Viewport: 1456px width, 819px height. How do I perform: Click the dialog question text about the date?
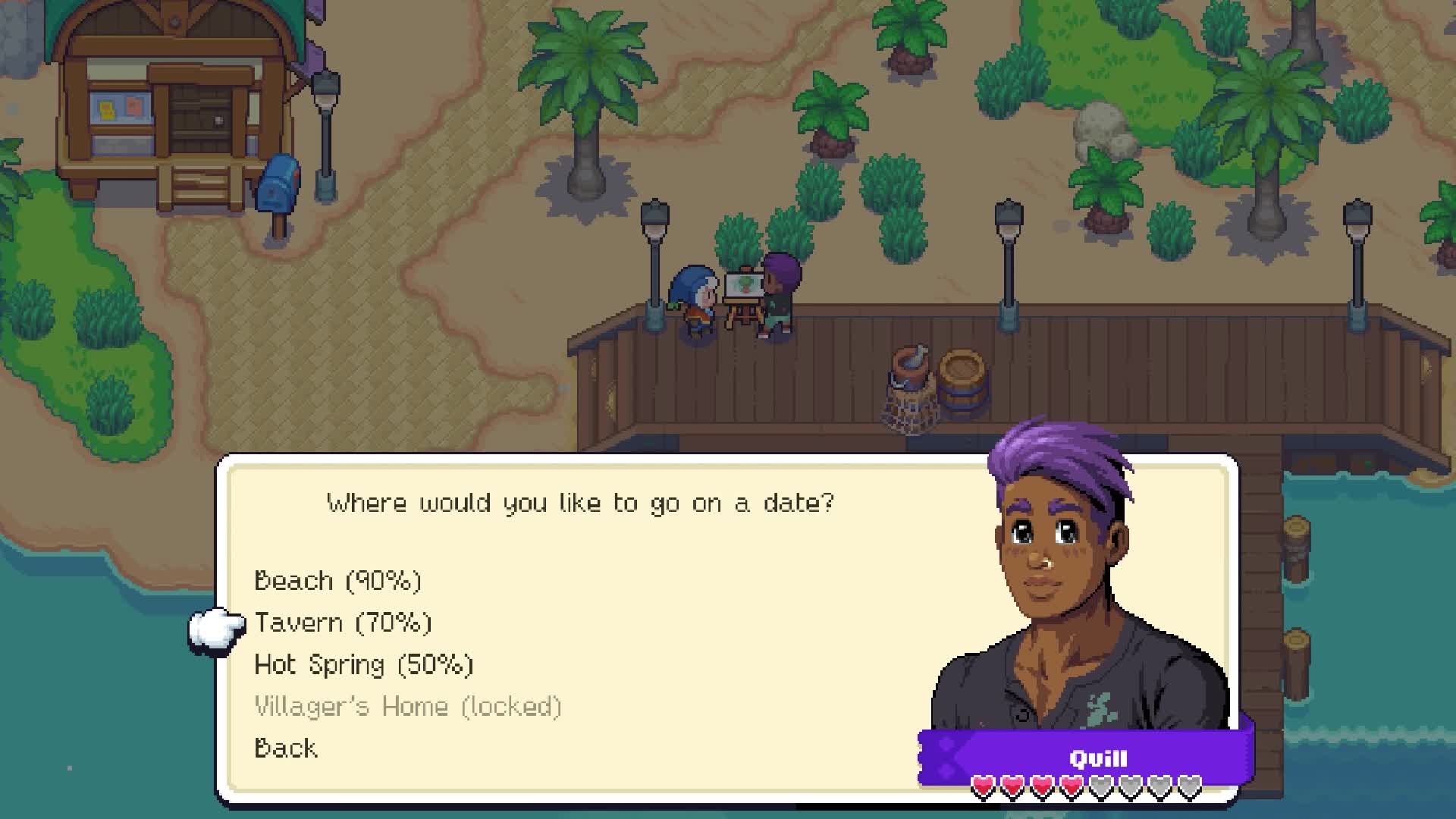pyautogui.click(x=580, y=501)
